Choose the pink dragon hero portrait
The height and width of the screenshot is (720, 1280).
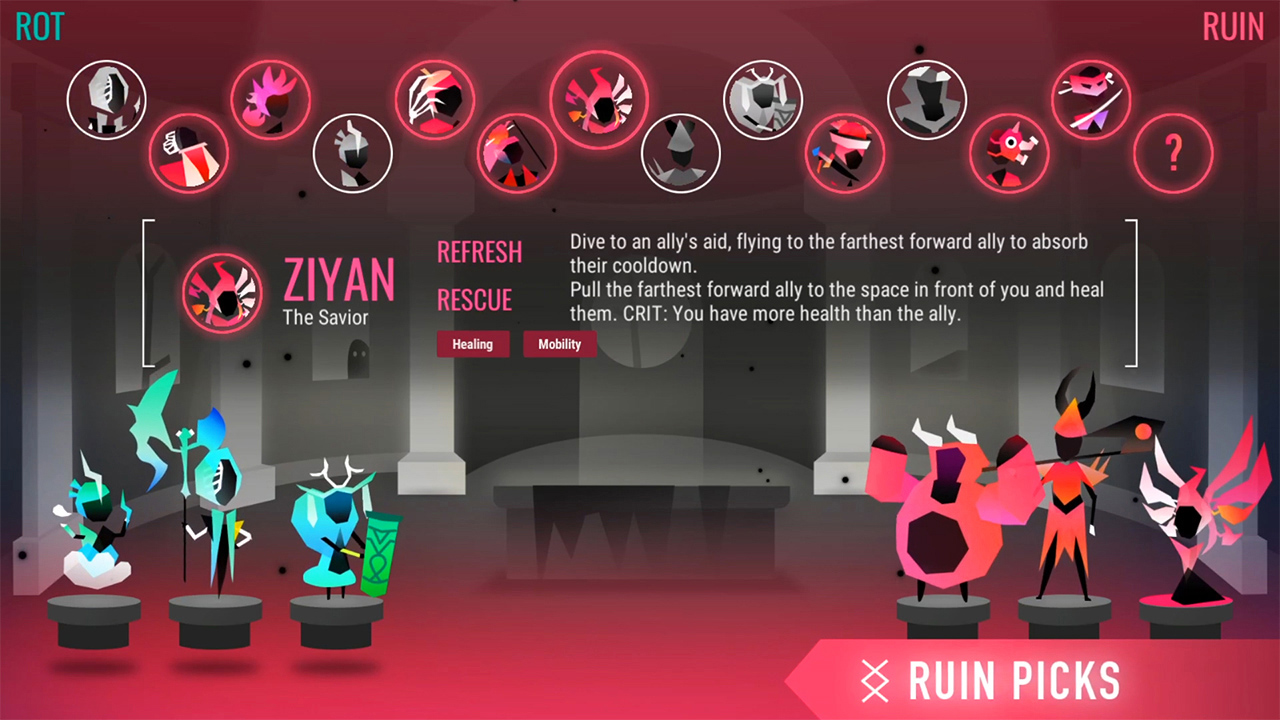coord(1009,152)
